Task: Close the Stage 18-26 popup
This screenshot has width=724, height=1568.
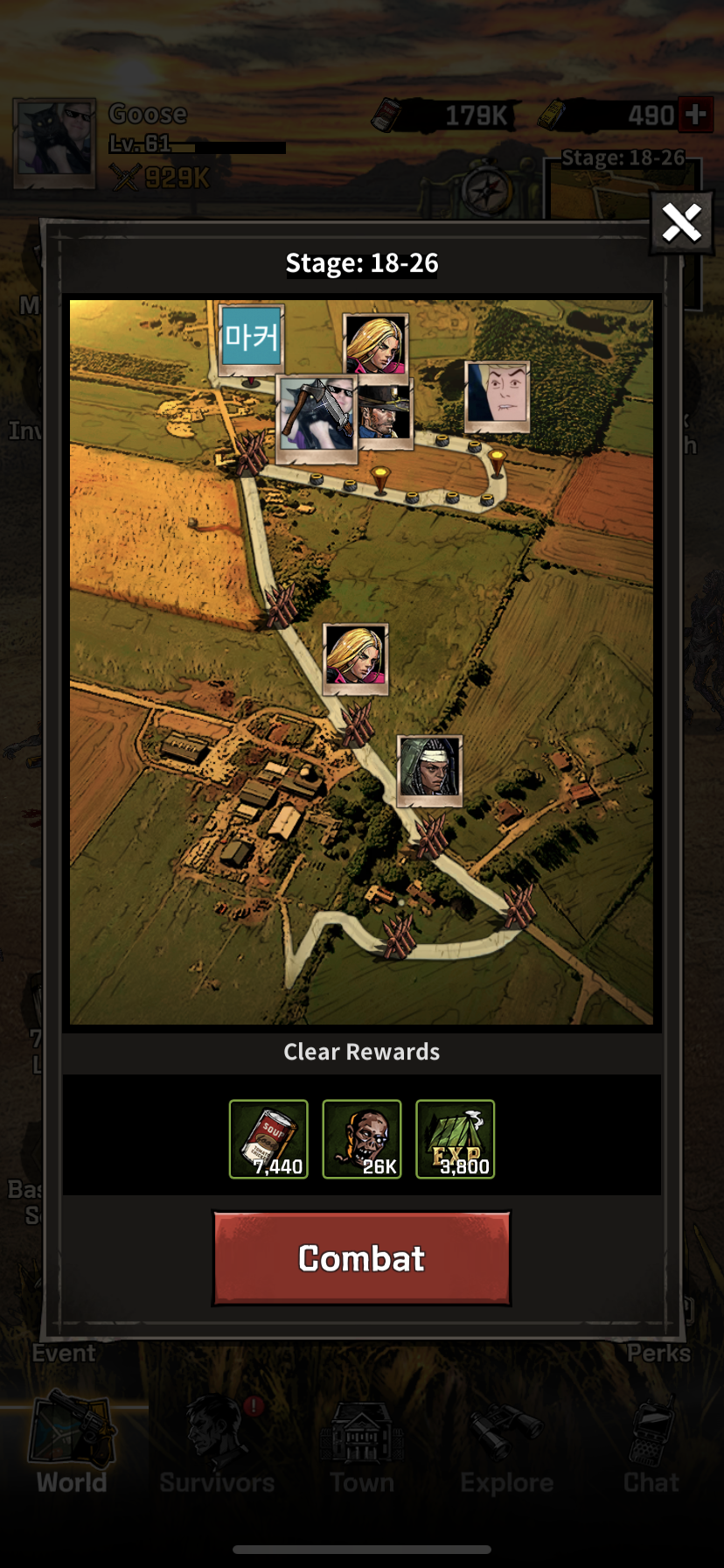Action: coord(681,223)
